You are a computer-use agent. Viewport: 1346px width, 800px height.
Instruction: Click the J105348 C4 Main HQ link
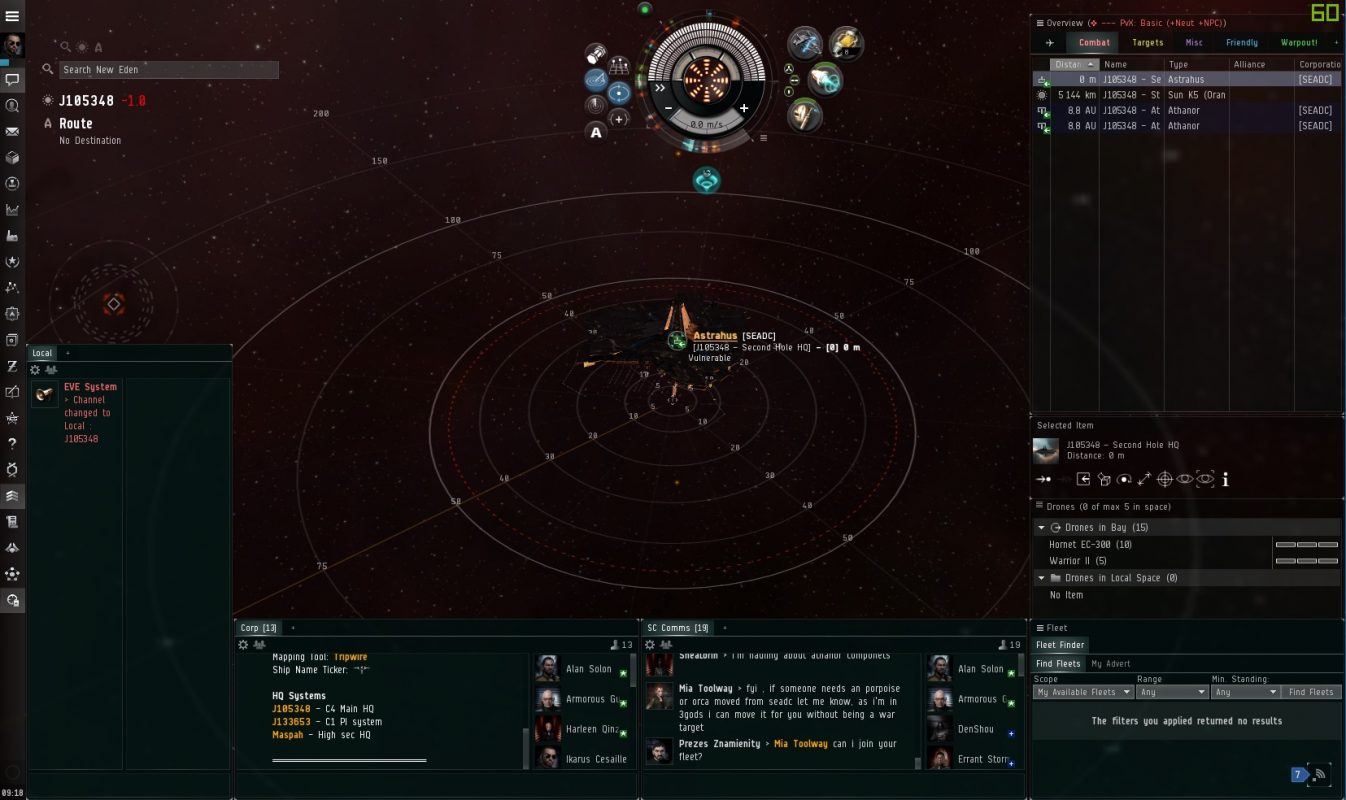(x=291, y=709)
